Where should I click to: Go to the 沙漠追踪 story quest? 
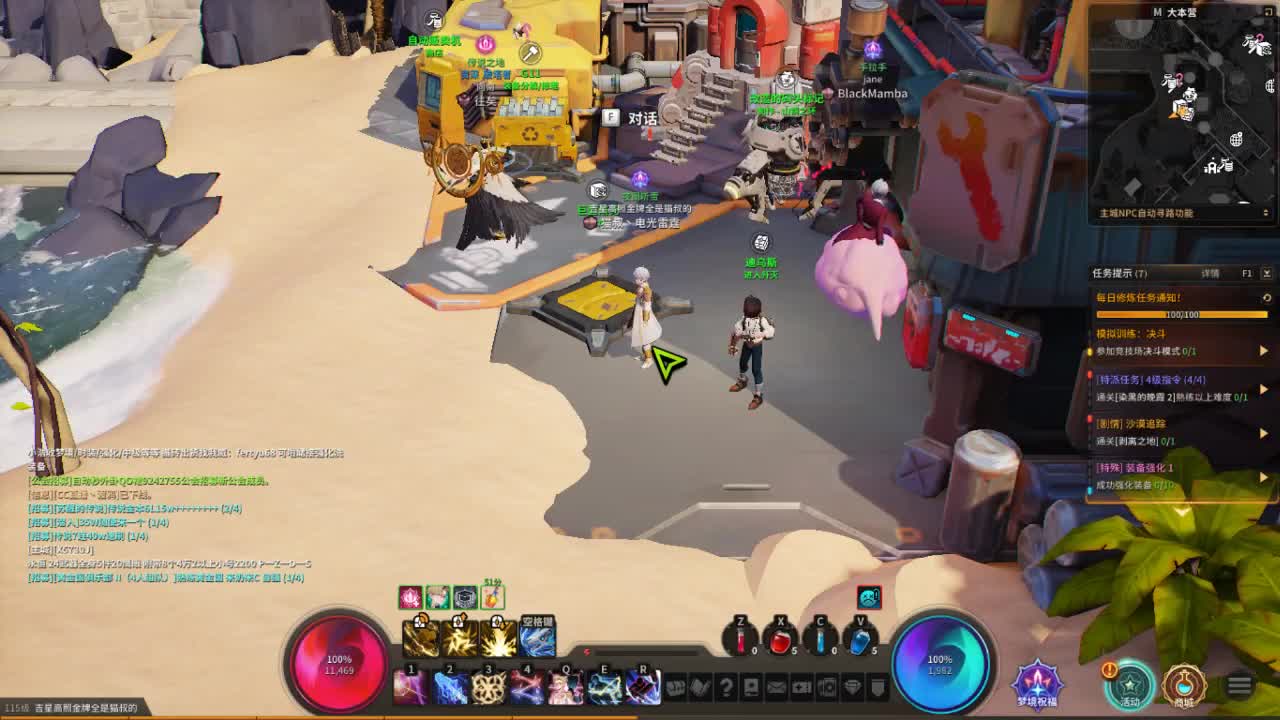point(1263,433)
